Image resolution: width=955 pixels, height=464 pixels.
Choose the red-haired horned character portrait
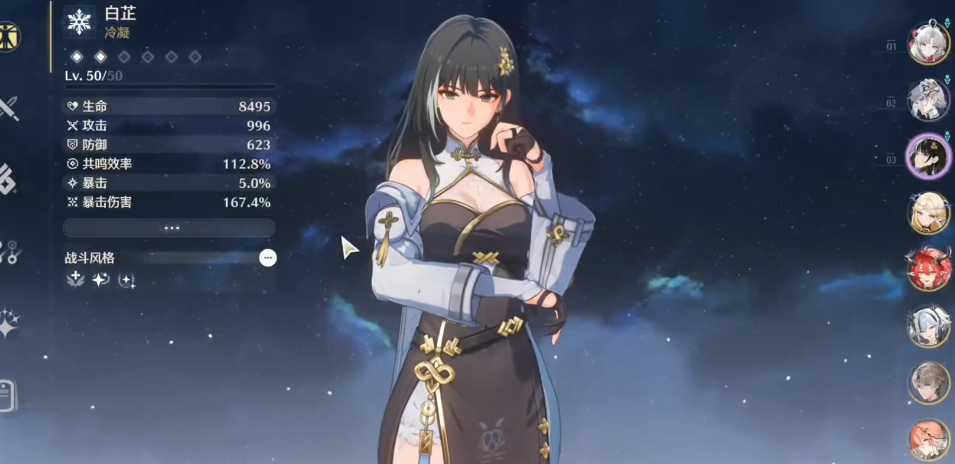click(x=928, y=270)
